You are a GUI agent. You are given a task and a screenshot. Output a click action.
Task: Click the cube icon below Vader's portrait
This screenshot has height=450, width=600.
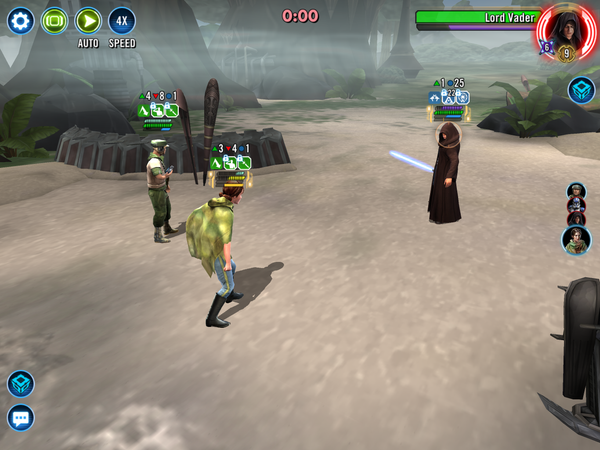(581, 91)
